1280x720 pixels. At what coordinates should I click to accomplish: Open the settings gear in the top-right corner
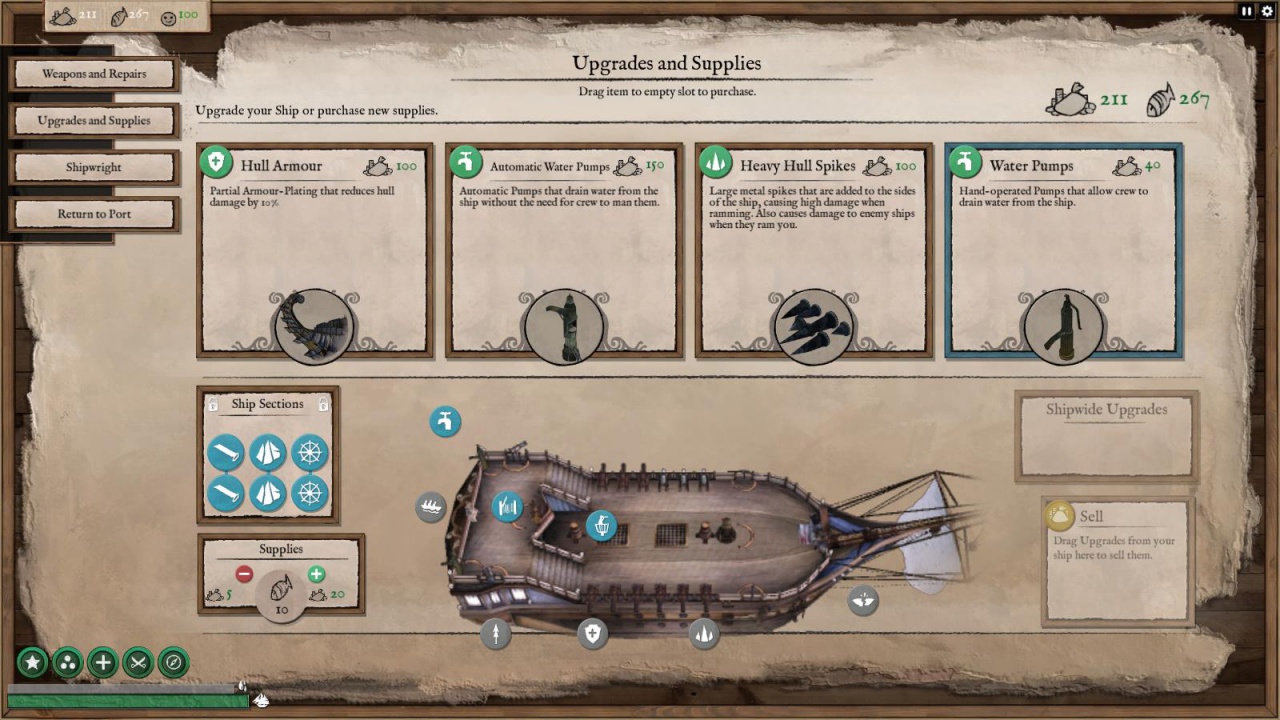[1268, 11]
